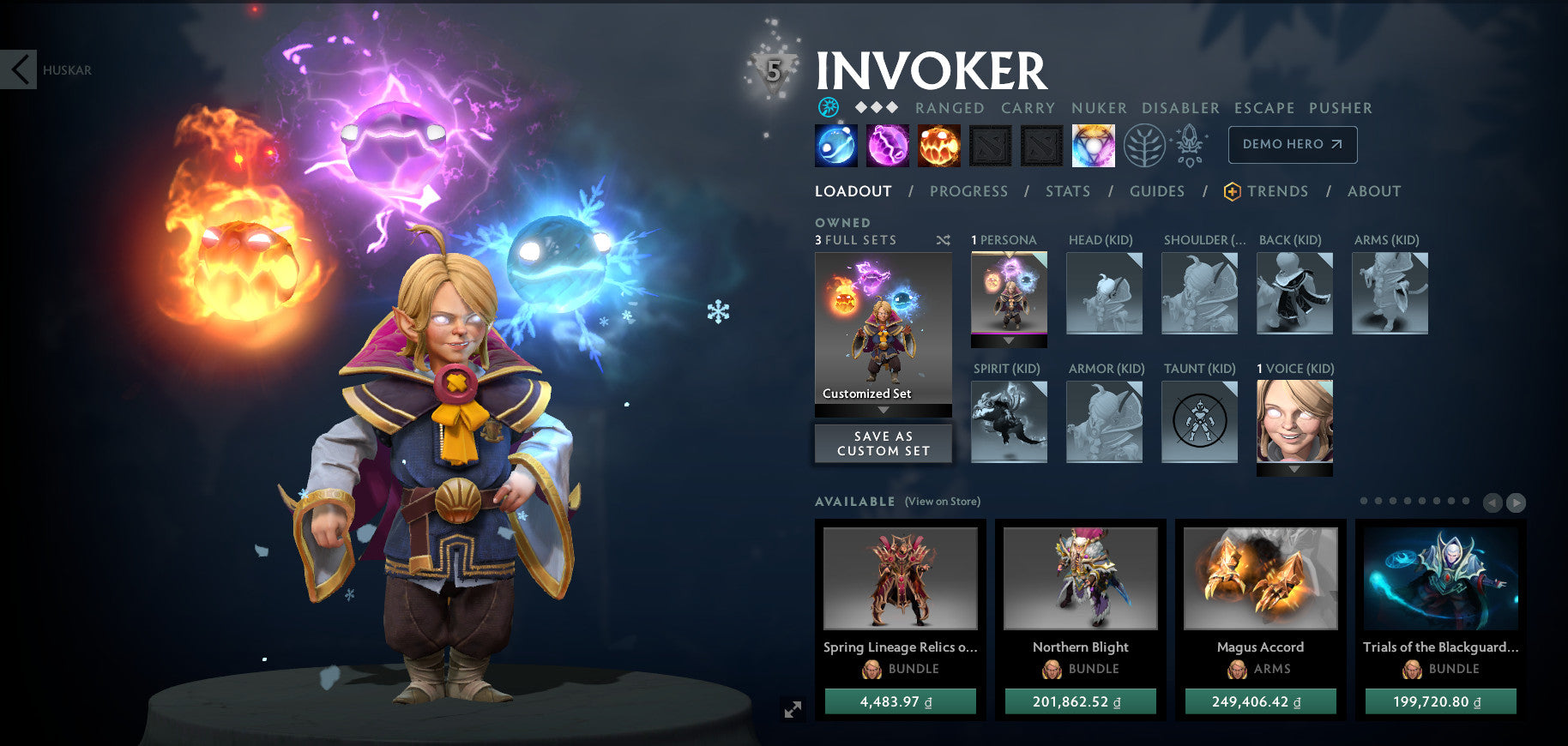This screenshot has height=746, width=1568.
Task: Shuffle owned sets with the randomize icon
Action: tap(943, 241)
